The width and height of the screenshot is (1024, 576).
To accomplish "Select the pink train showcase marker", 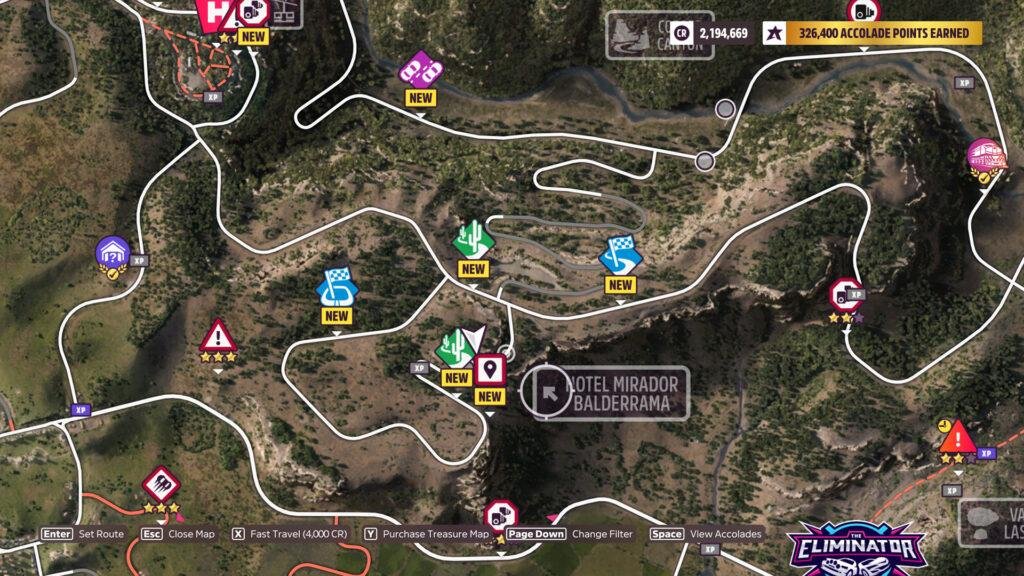I will [x=984, y=155].
